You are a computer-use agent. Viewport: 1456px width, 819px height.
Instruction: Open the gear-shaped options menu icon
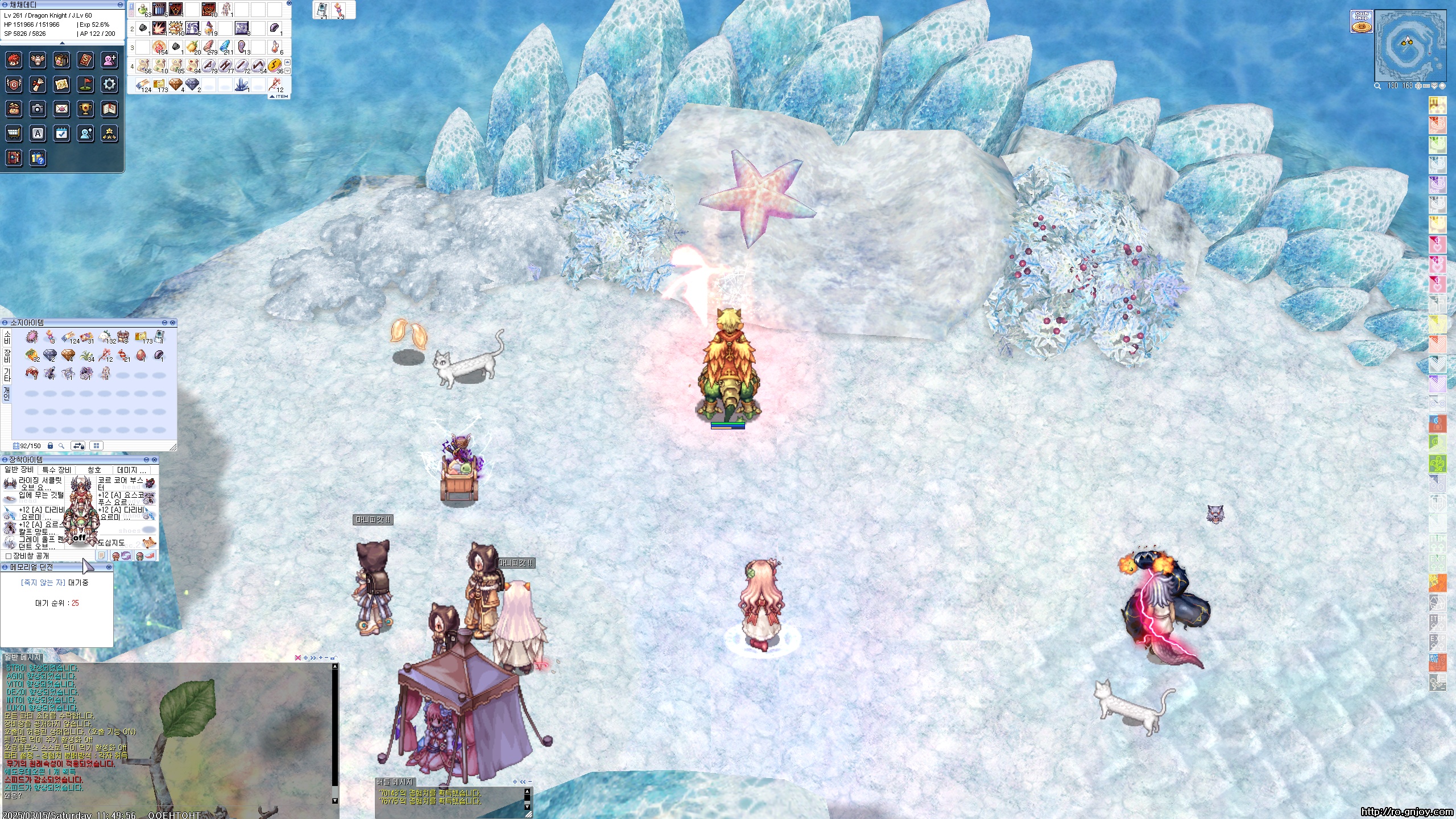[x=109, y=85]
